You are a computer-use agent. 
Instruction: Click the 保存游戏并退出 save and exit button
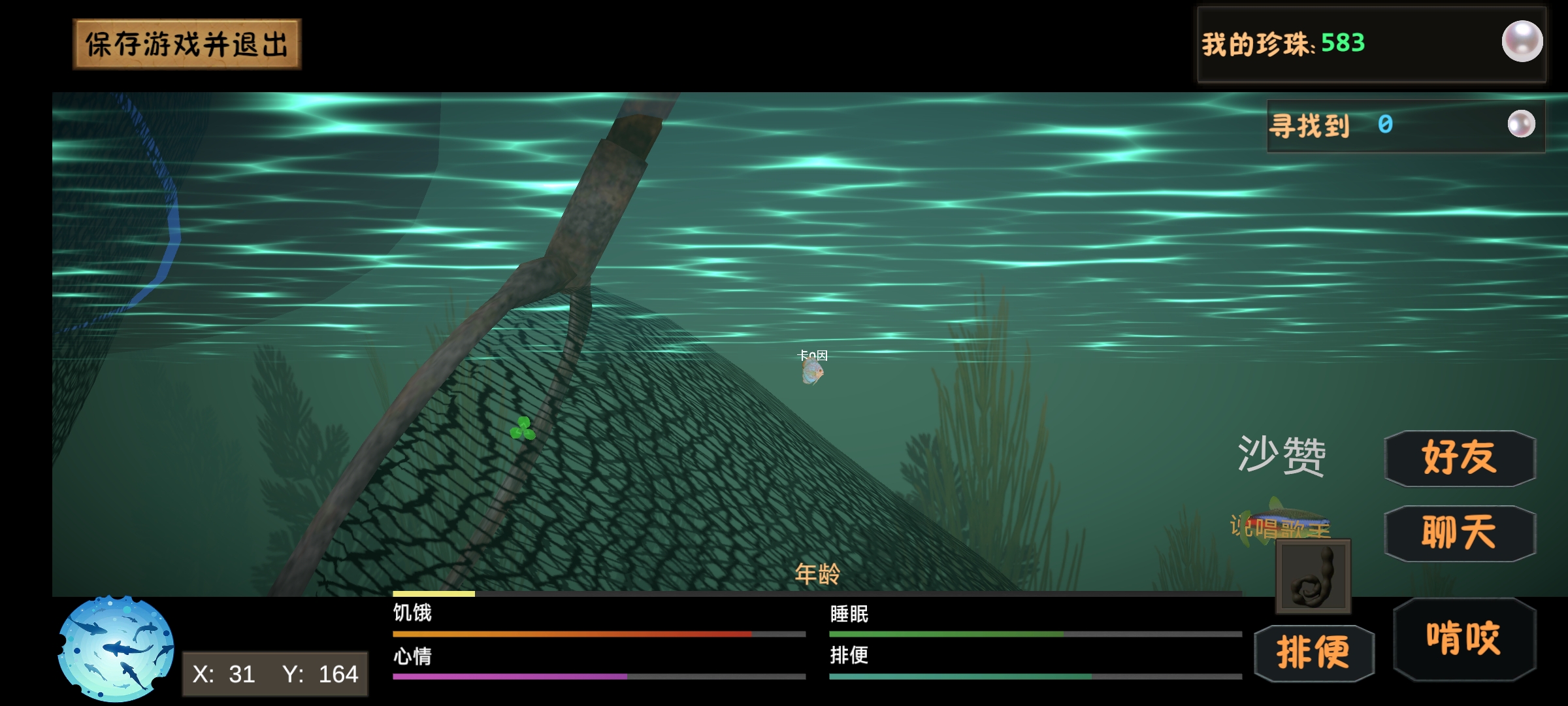(x=187, y=44)
